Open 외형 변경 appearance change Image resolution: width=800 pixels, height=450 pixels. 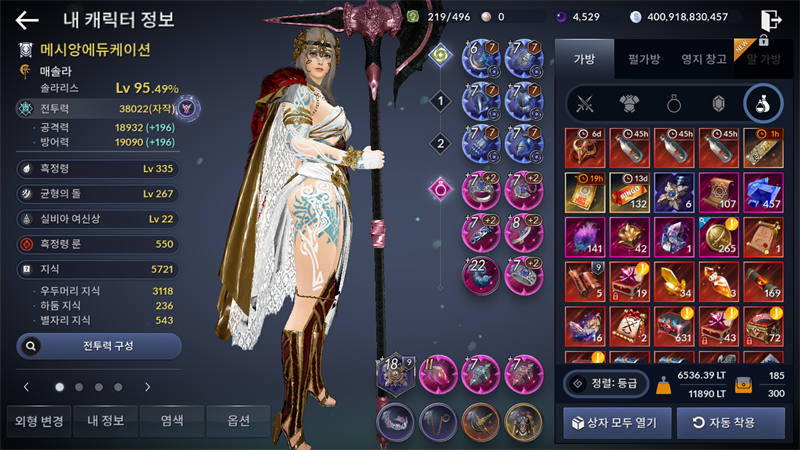tap(36, 422)
